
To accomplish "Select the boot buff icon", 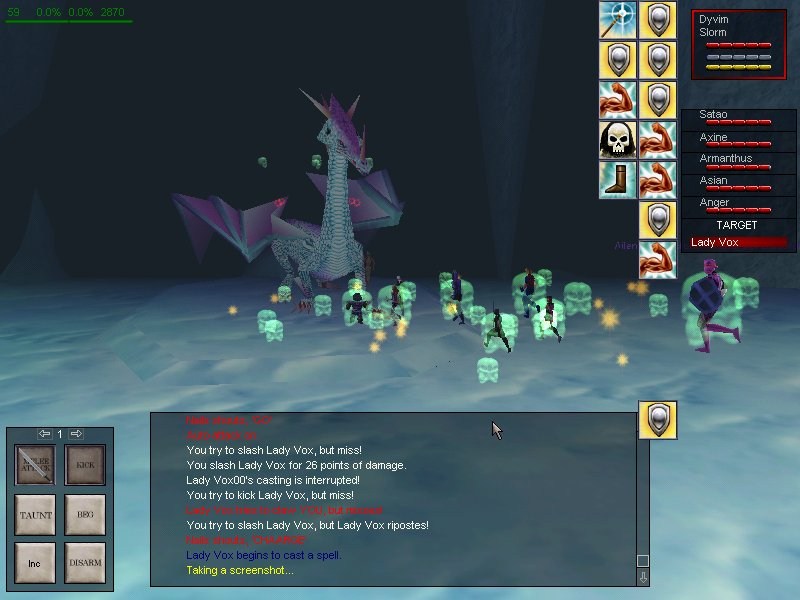I will tap(618, 180).
